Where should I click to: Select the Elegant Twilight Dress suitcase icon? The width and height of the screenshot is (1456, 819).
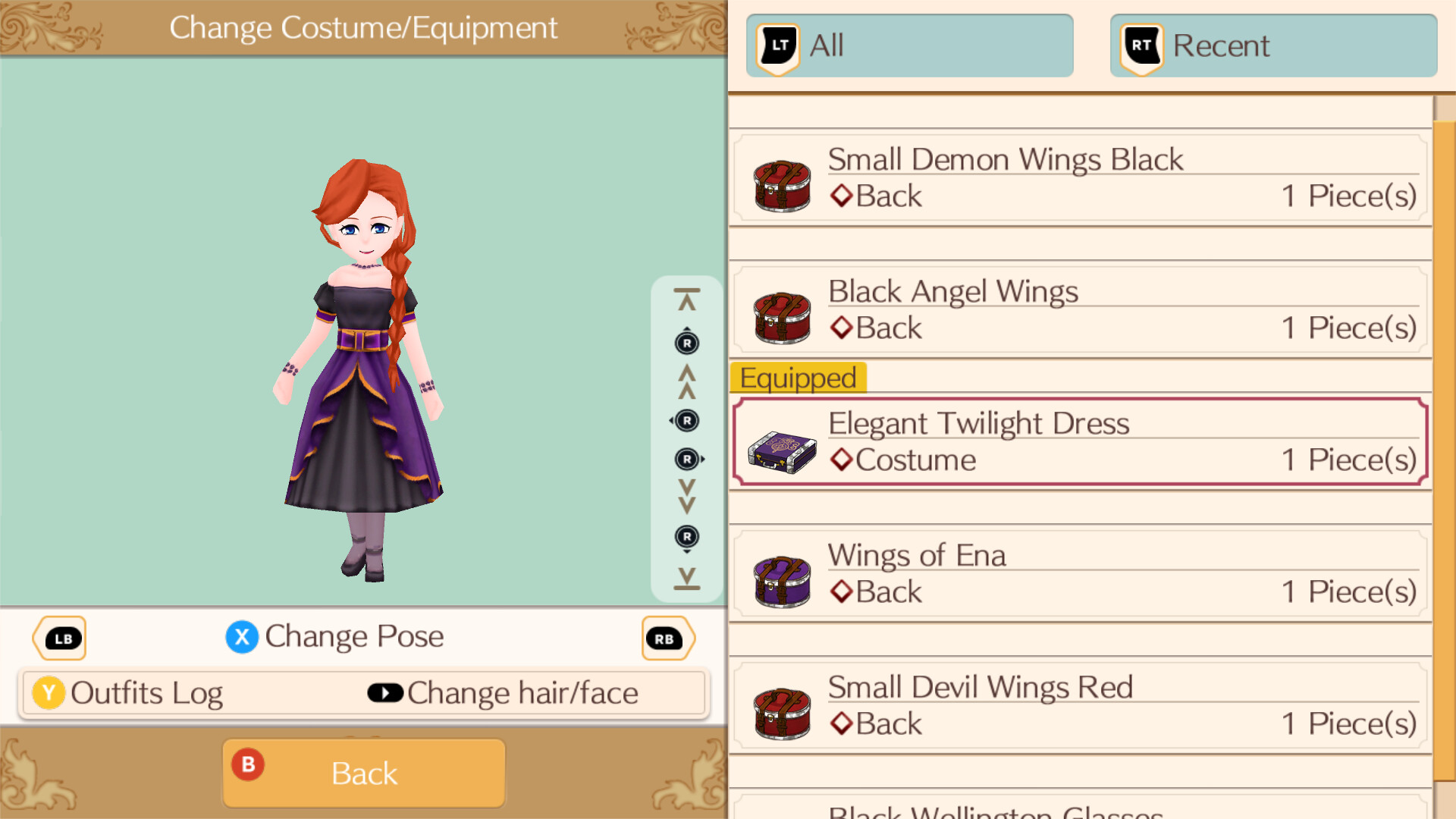[x=782, y=444]
